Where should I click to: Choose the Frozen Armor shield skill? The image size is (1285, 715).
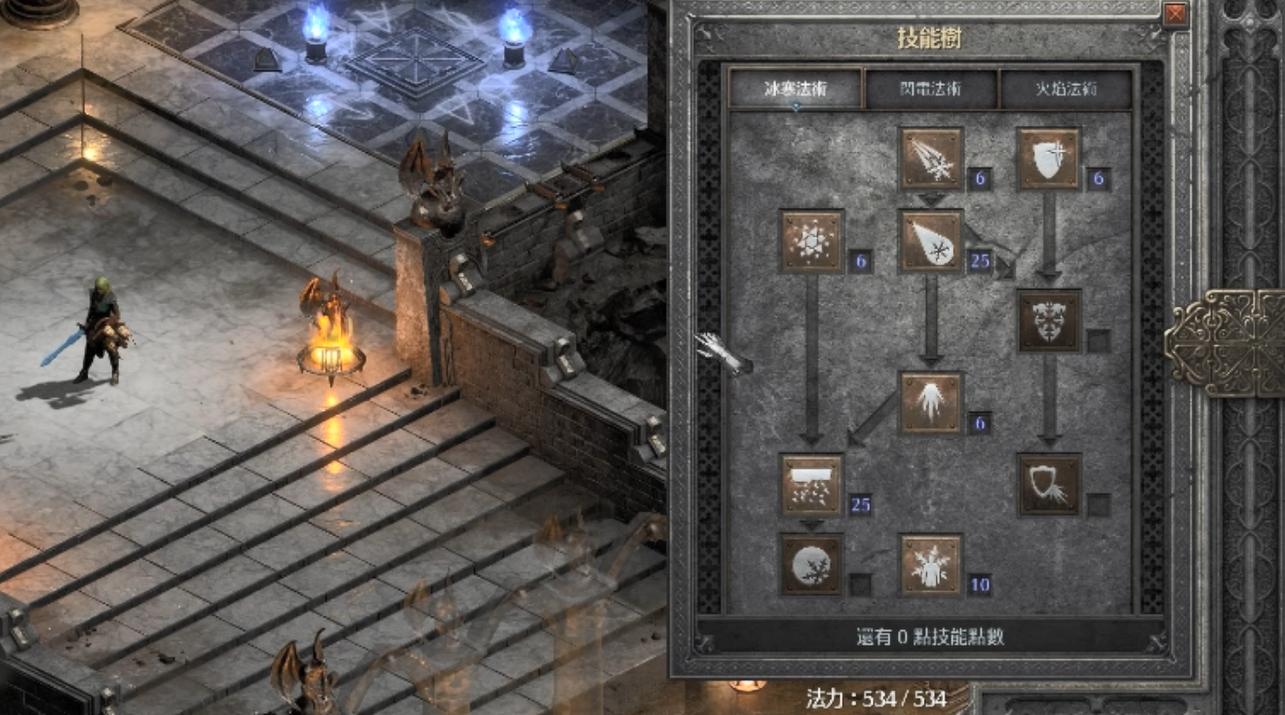point(1049,158)
